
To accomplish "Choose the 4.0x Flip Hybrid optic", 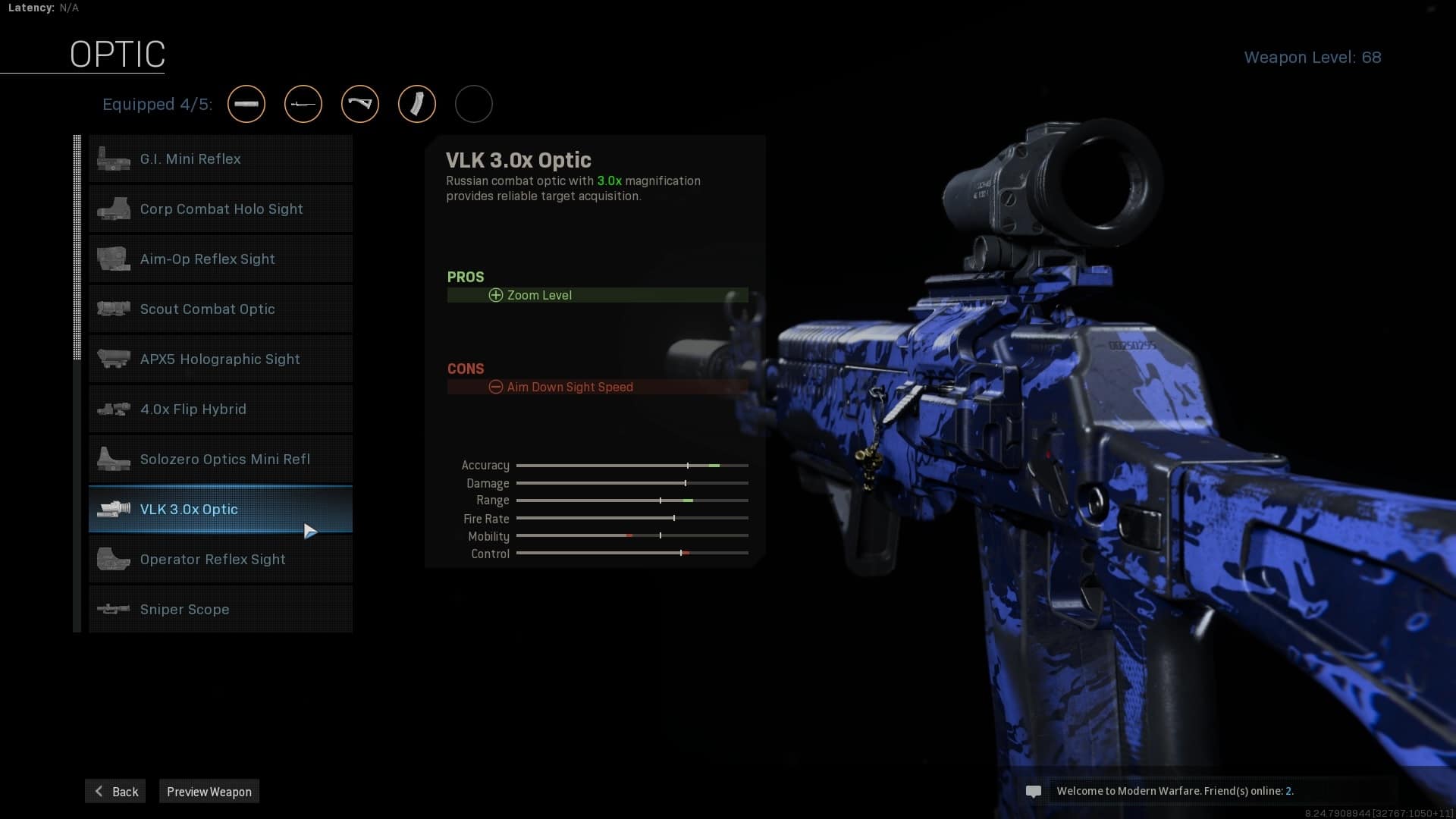I will coord(220,409).
